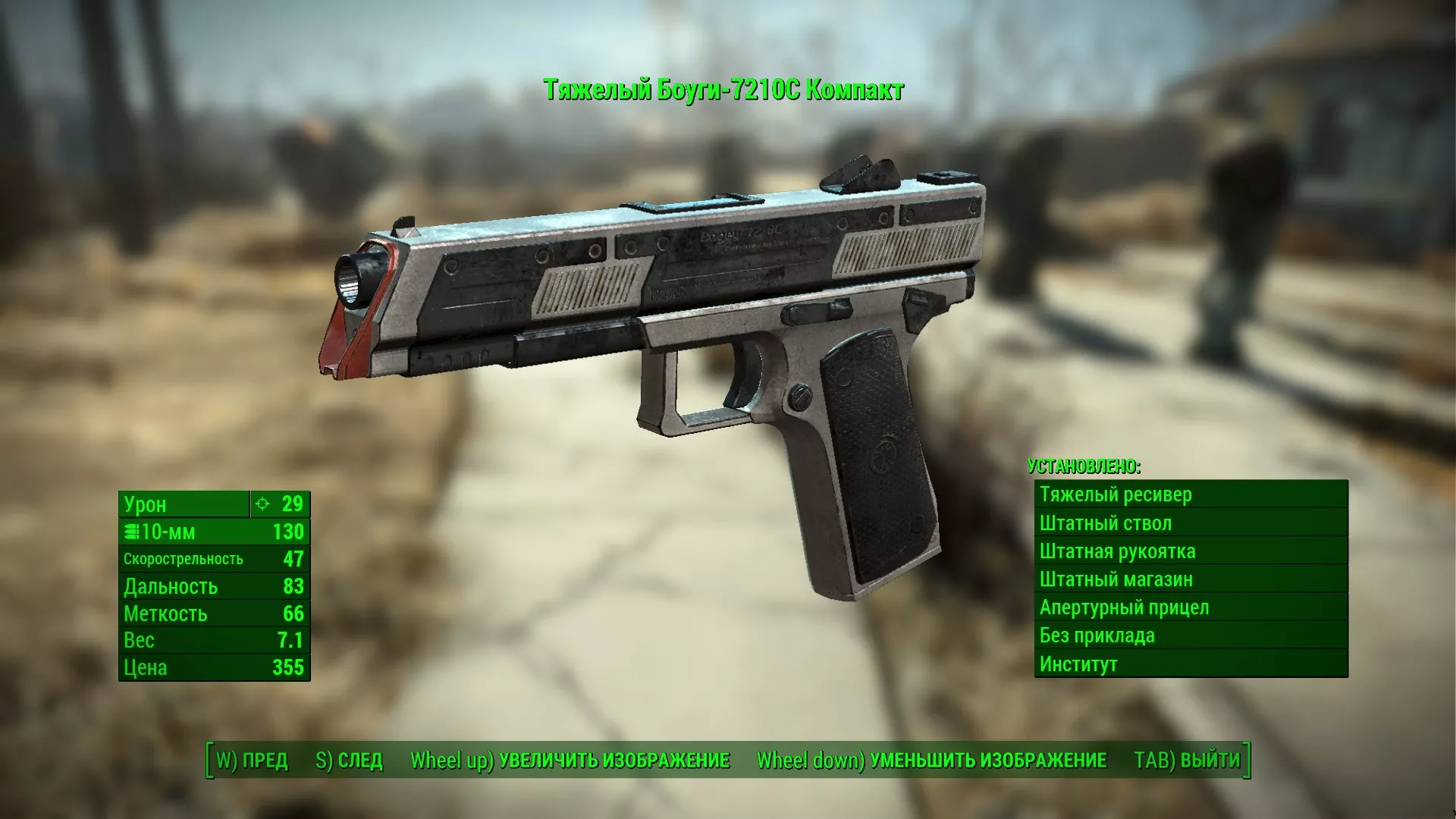Go to previous item with ПРЕД
Screen dimensions: 1456x819
(x=253, y=760)
